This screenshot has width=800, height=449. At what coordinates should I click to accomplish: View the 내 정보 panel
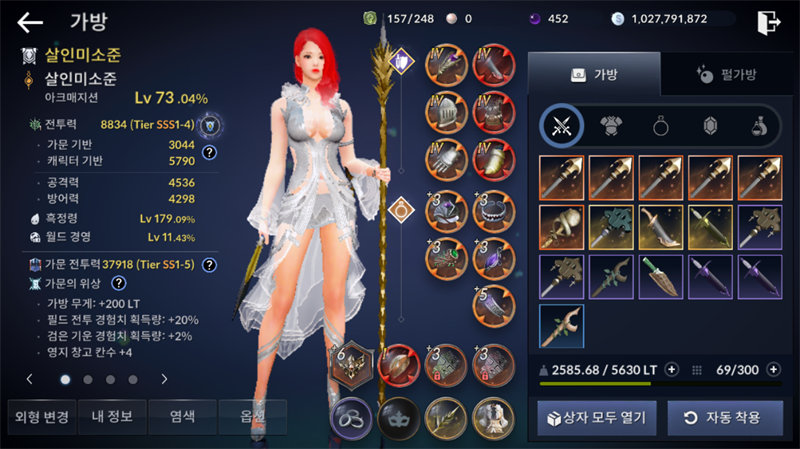109,416
